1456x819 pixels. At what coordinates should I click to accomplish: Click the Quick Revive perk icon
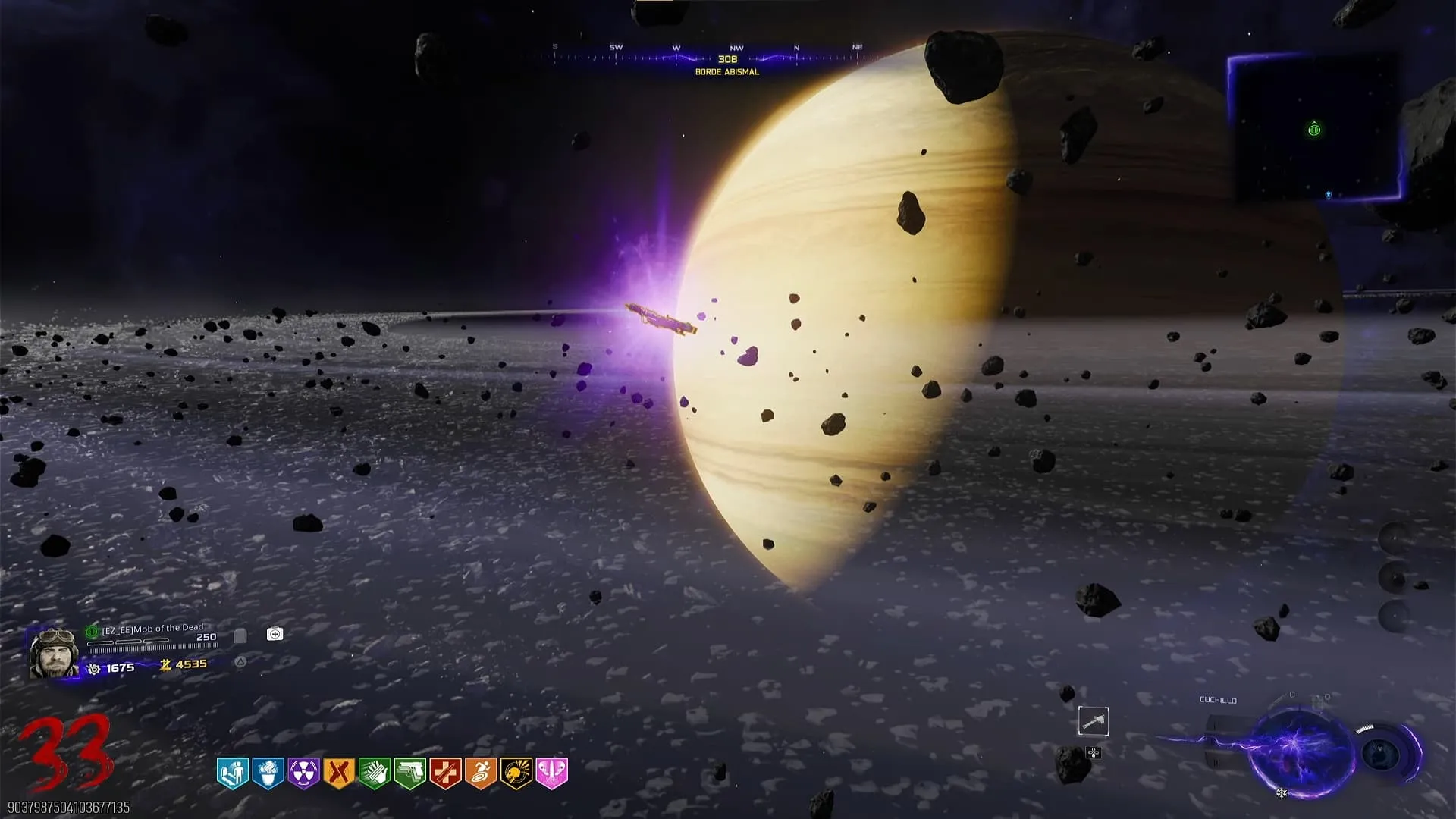click(233, 773)
